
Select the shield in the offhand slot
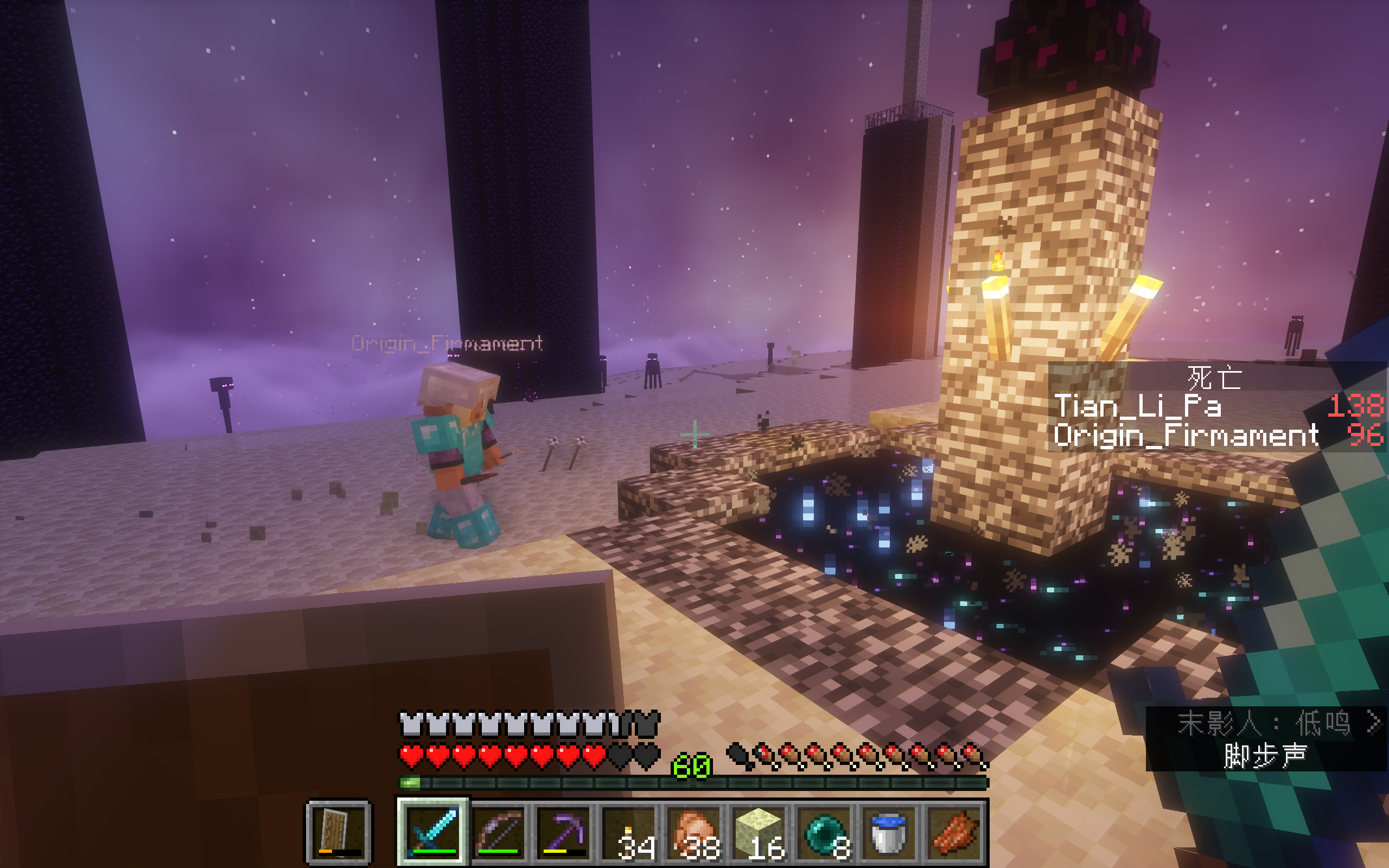click(x=338, y=832)
